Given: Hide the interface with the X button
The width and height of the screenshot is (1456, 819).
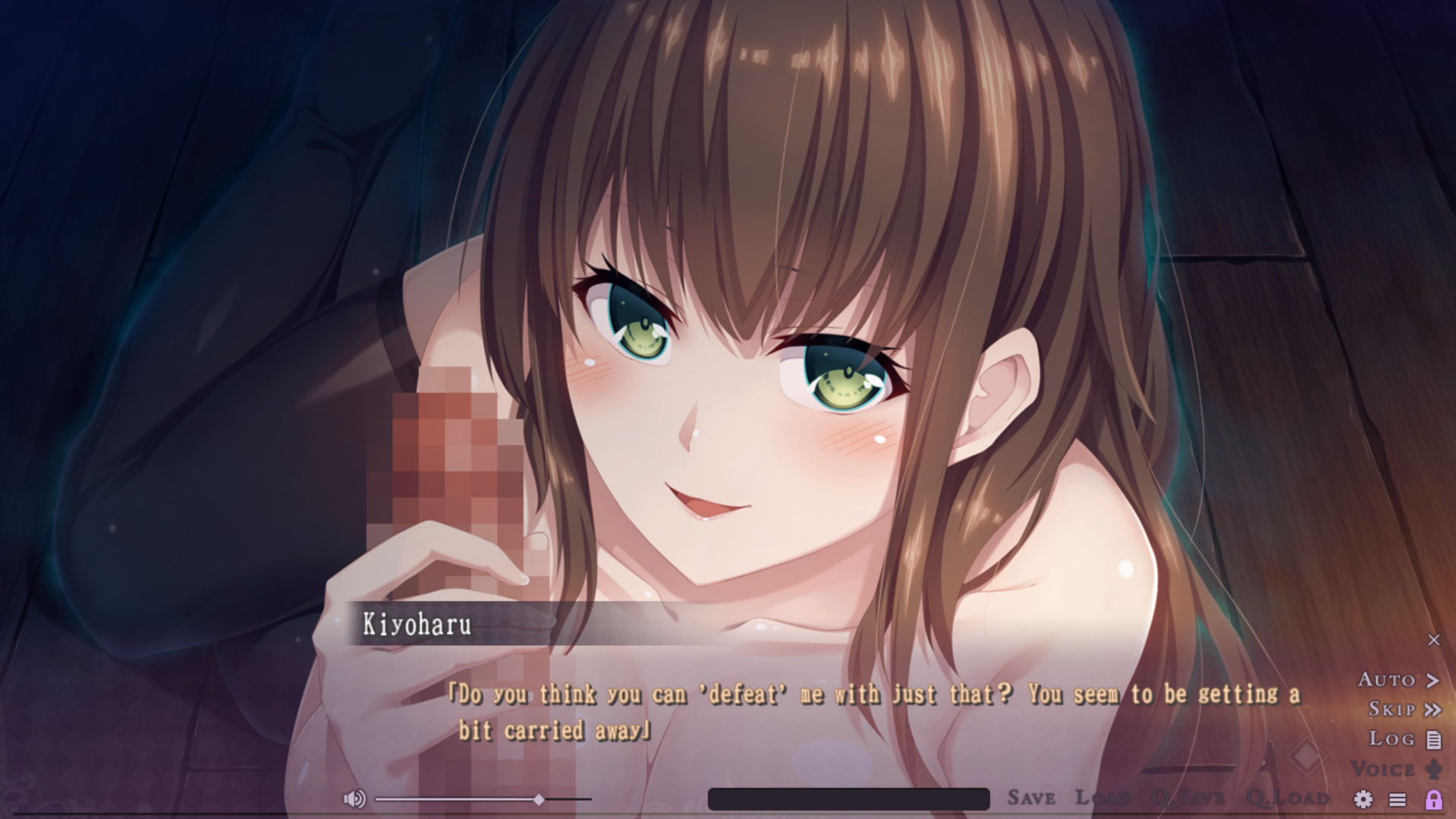Looking at the screenshot, I should pos(1435,640).
